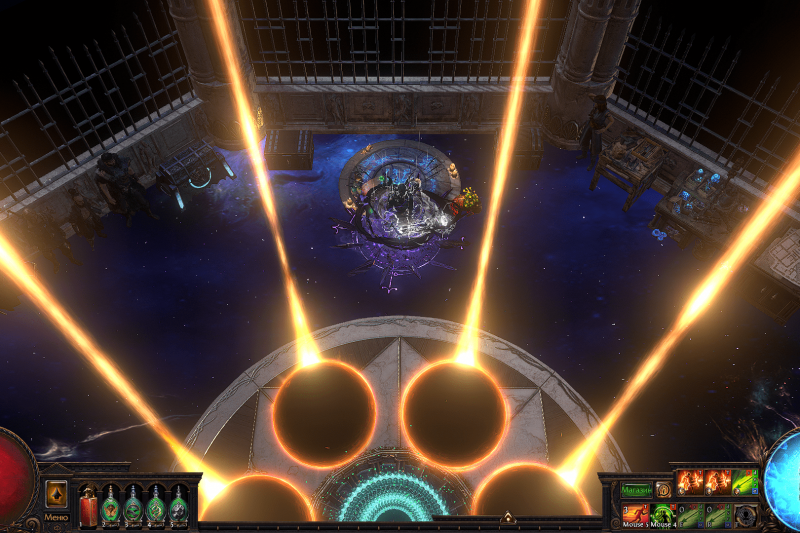Open the Меню button
Image resolution: width=800 pixels, height=533 pixels.
click(56, 518)
